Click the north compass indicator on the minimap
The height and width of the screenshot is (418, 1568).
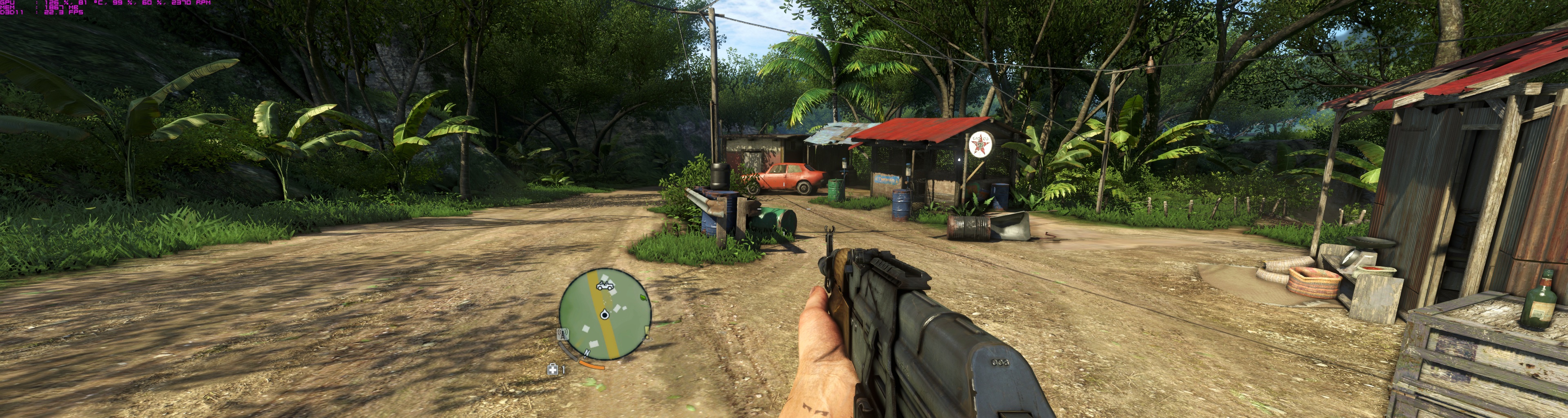click(588, 354)
